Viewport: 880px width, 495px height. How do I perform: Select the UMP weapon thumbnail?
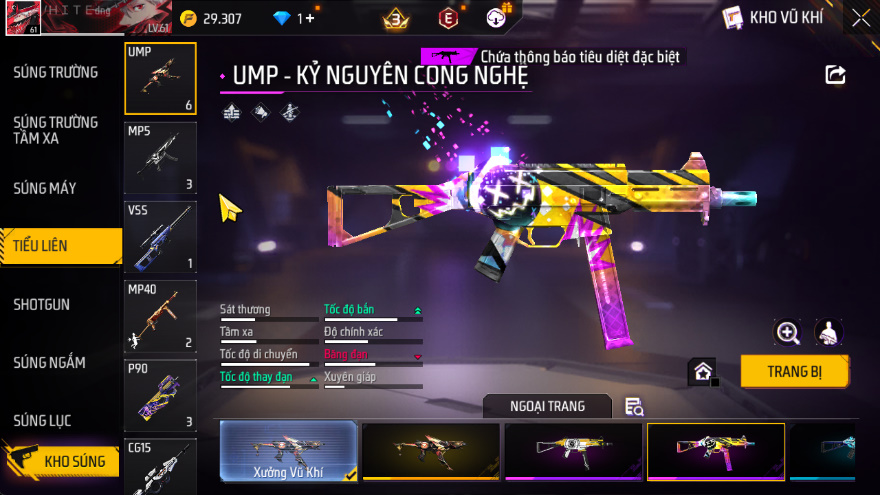tap(160, 78)
